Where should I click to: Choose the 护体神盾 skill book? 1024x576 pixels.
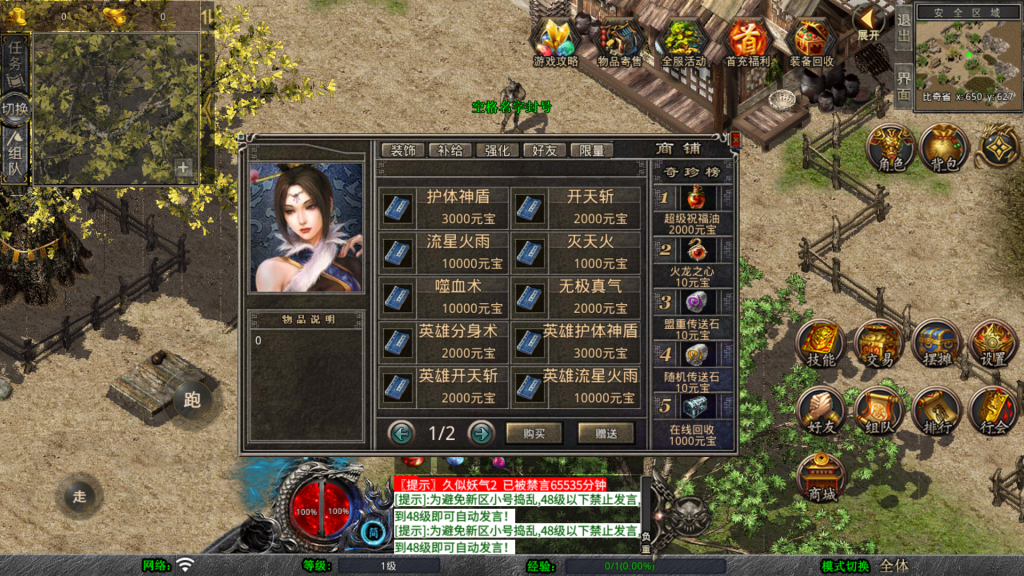coord(443,208)
